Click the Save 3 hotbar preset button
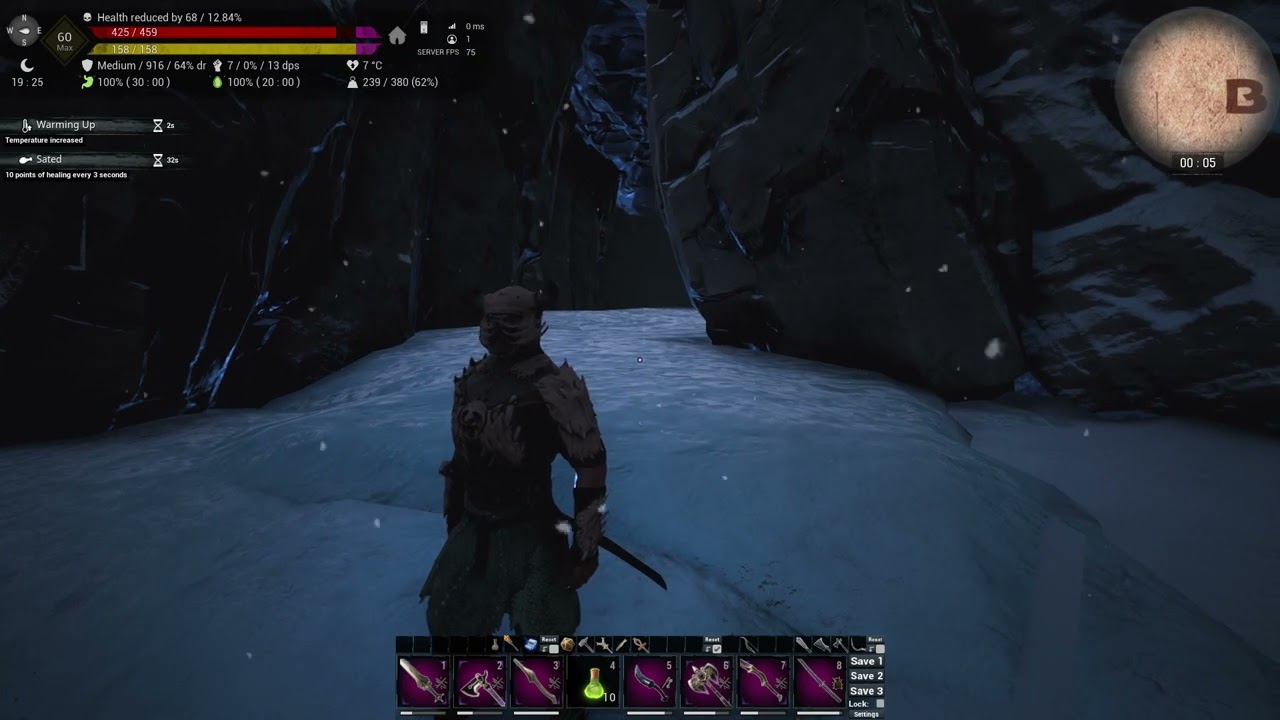Screen dimensions: 1280x720 [x=866, y=691]
